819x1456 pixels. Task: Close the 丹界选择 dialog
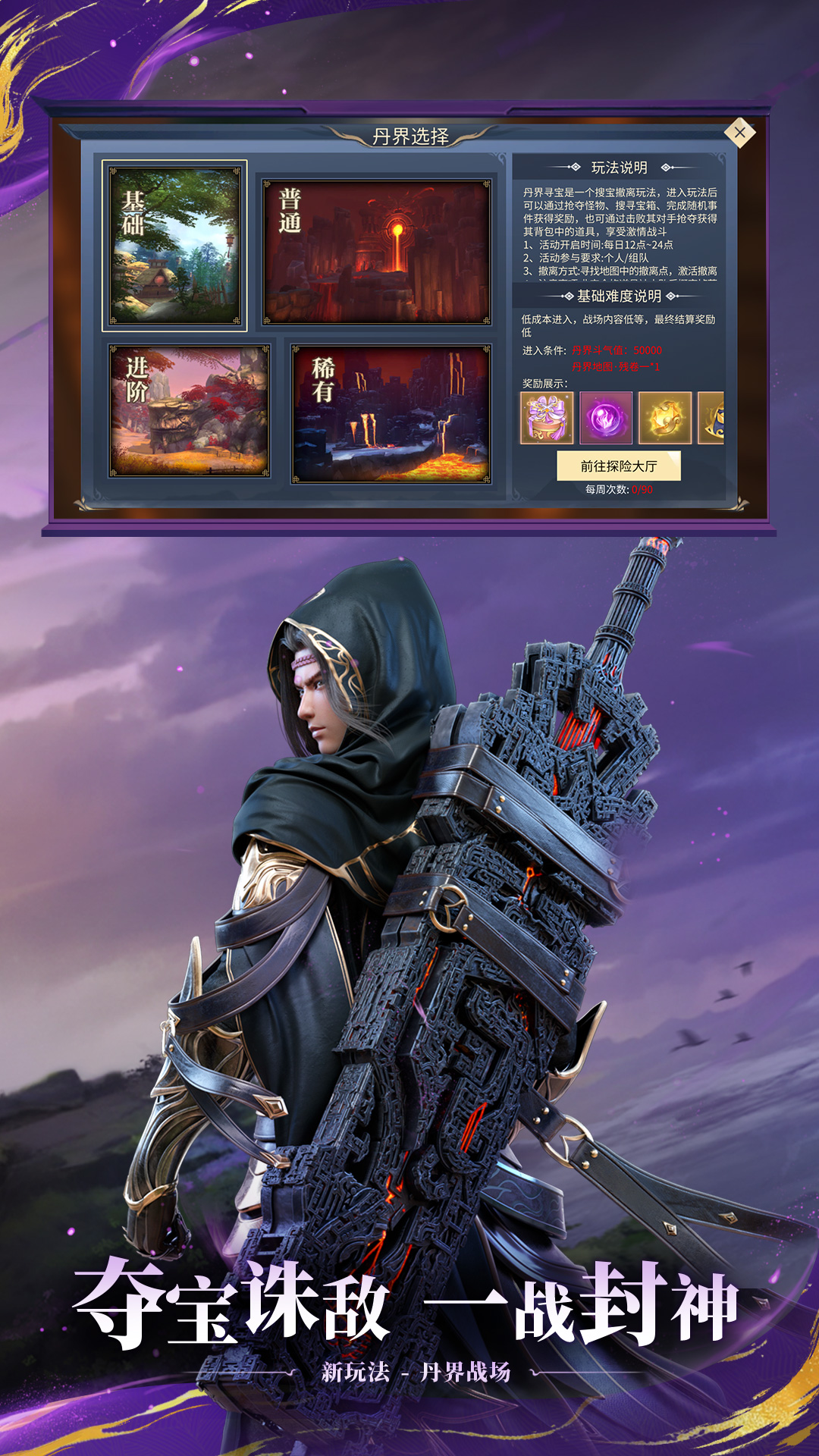pos(739,133)
